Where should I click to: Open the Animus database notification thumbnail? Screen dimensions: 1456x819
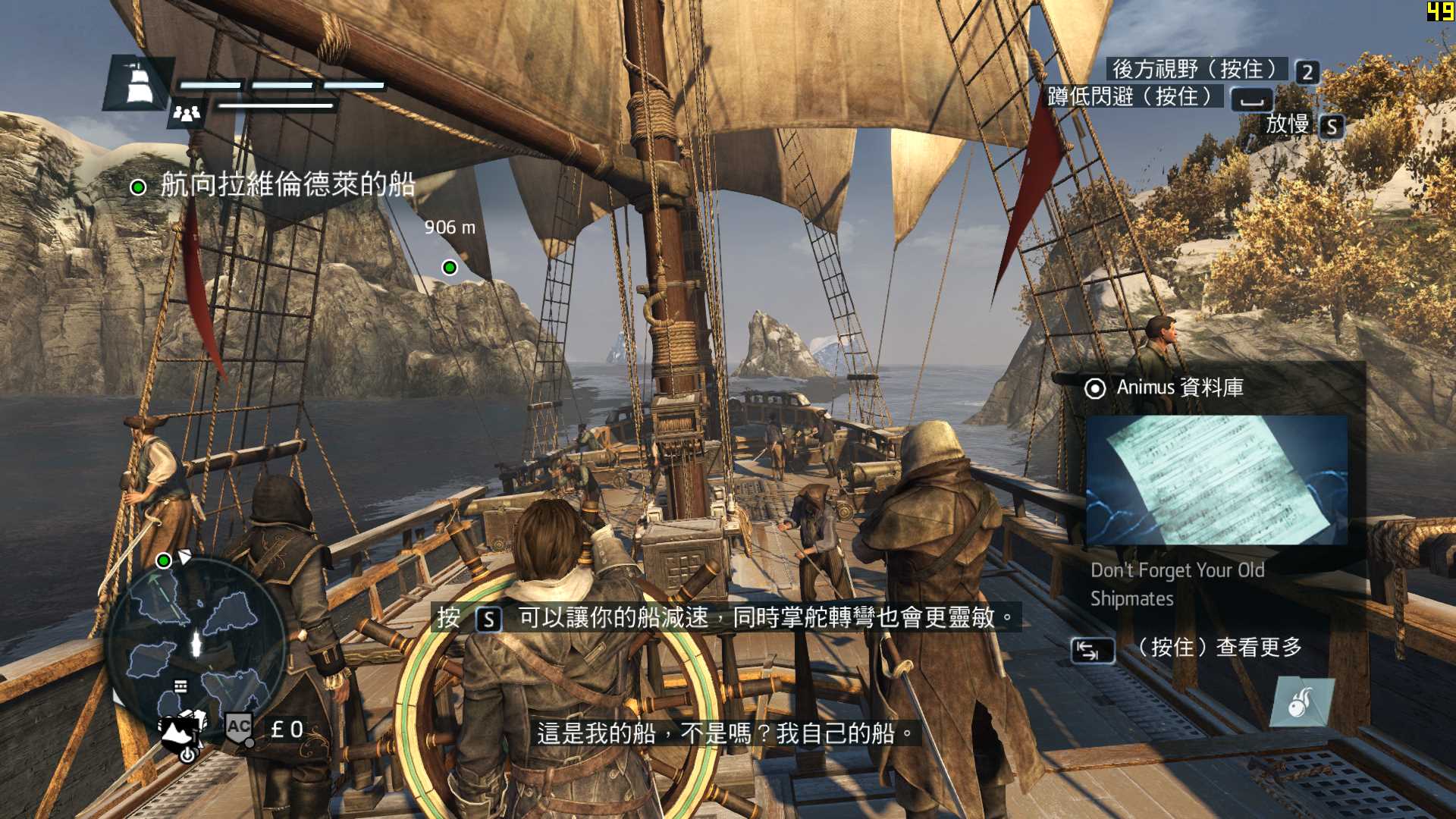pyautogui.click(x=1216, y=480)
